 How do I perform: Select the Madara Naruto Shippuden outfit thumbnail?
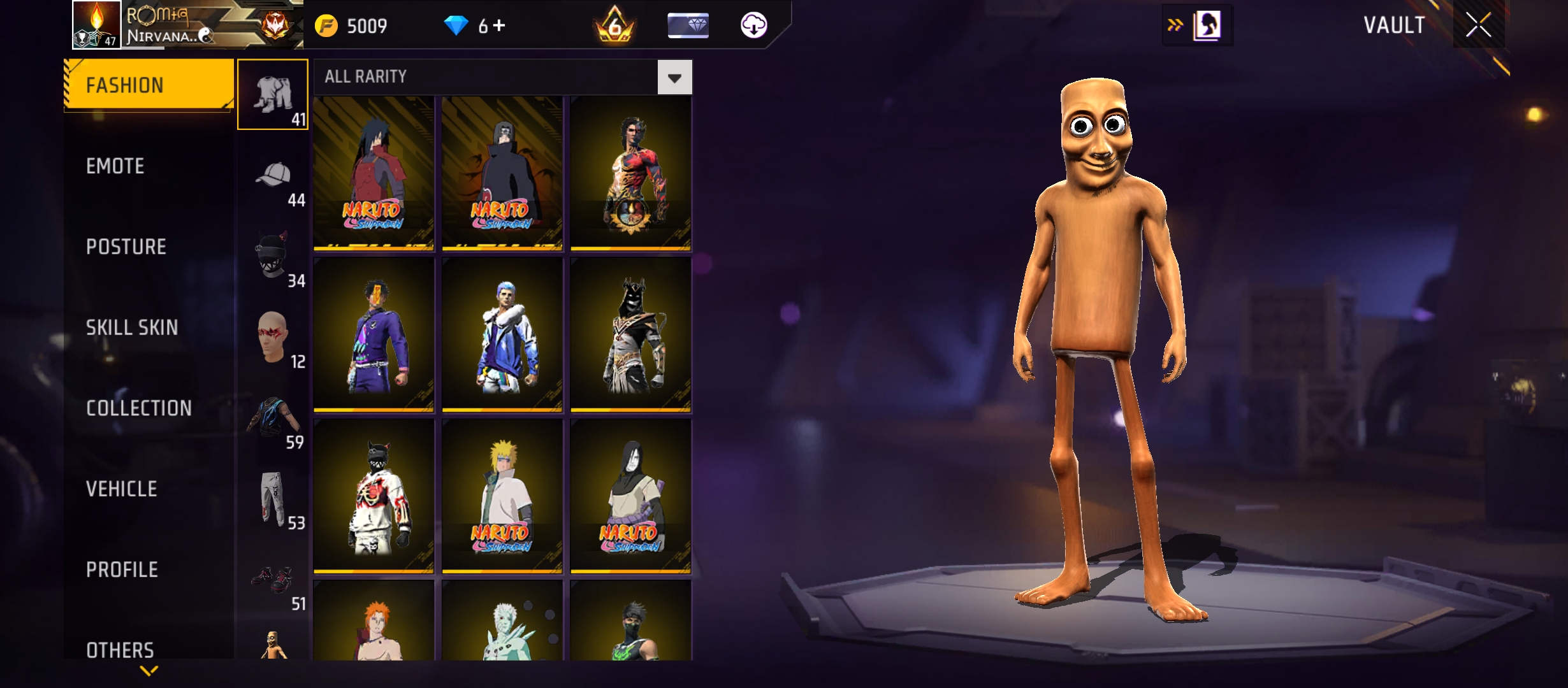click(374, 173)
